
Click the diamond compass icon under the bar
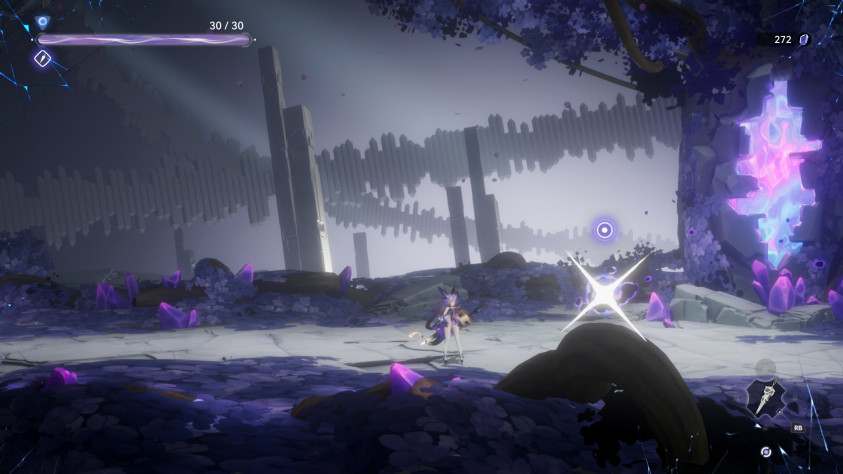click(x=43, y=59)
